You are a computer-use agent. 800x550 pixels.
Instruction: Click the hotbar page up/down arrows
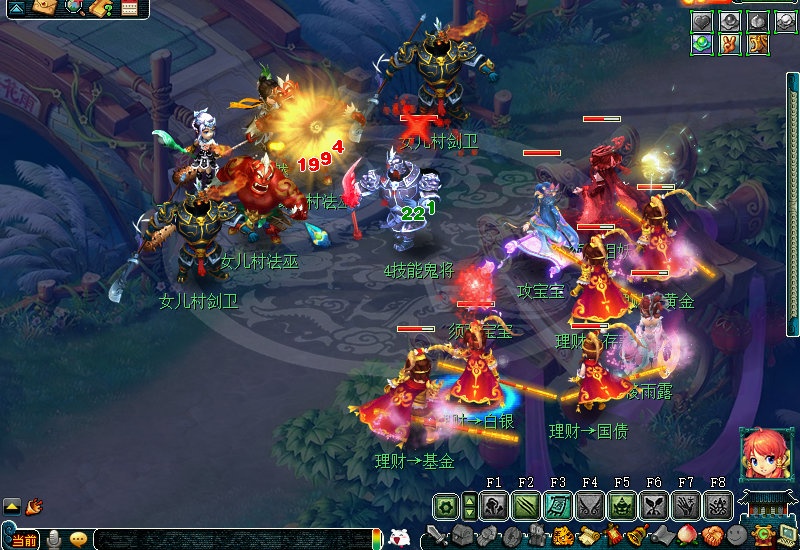[469, 506]
